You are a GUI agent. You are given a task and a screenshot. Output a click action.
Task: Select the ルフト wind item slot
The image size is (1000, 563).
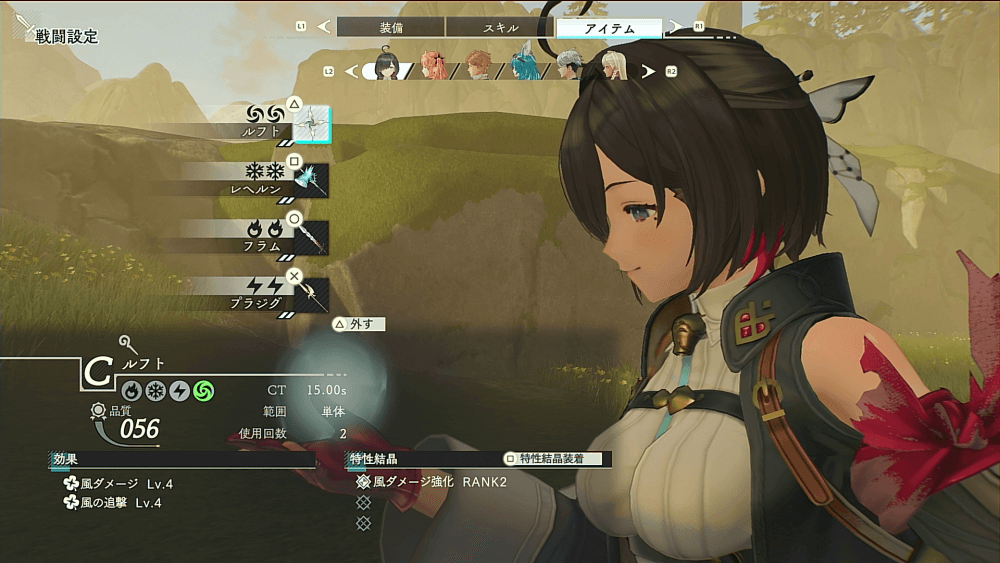coord(311,124)
